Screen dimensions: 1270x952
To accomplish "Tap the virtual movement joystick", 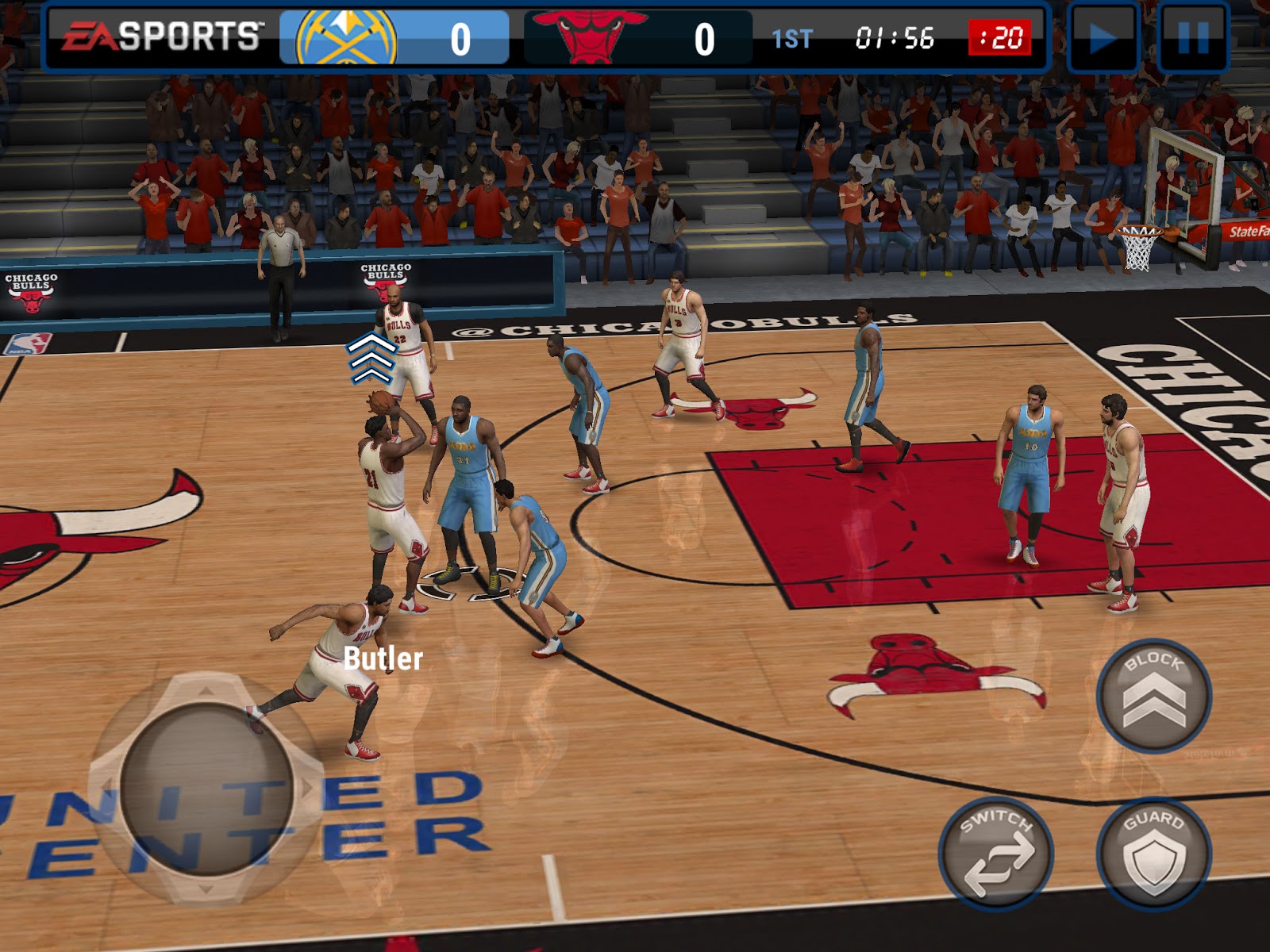I will (206, 789).
